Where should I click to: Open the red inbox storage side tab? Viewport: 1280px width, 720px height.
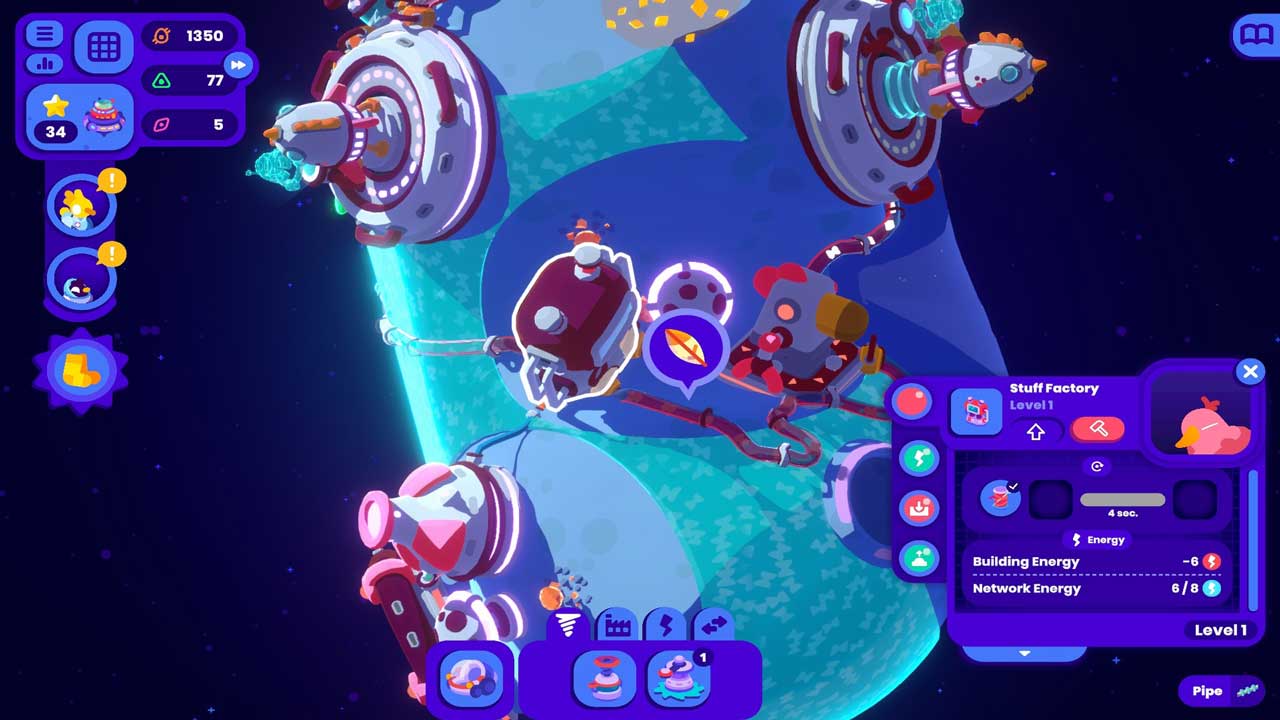pos(919,508)
